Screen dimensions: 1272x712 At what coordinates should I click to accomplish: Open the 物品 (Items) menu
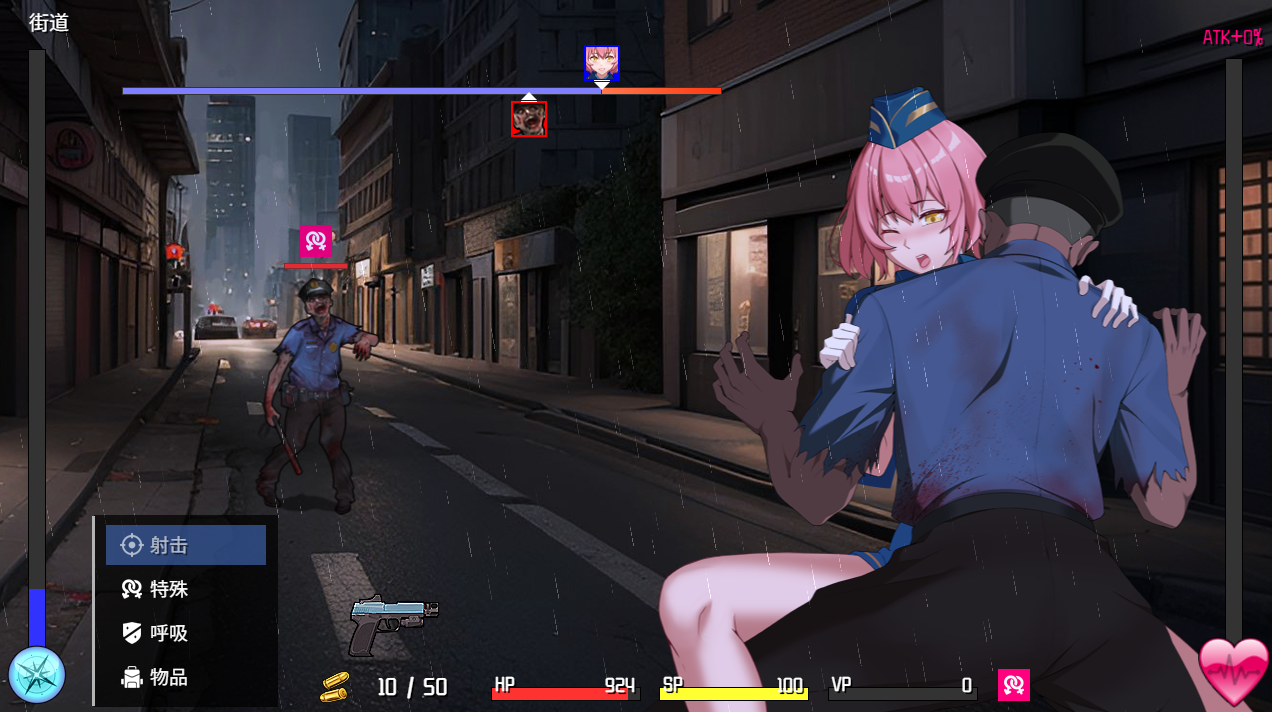pos(186,677)
